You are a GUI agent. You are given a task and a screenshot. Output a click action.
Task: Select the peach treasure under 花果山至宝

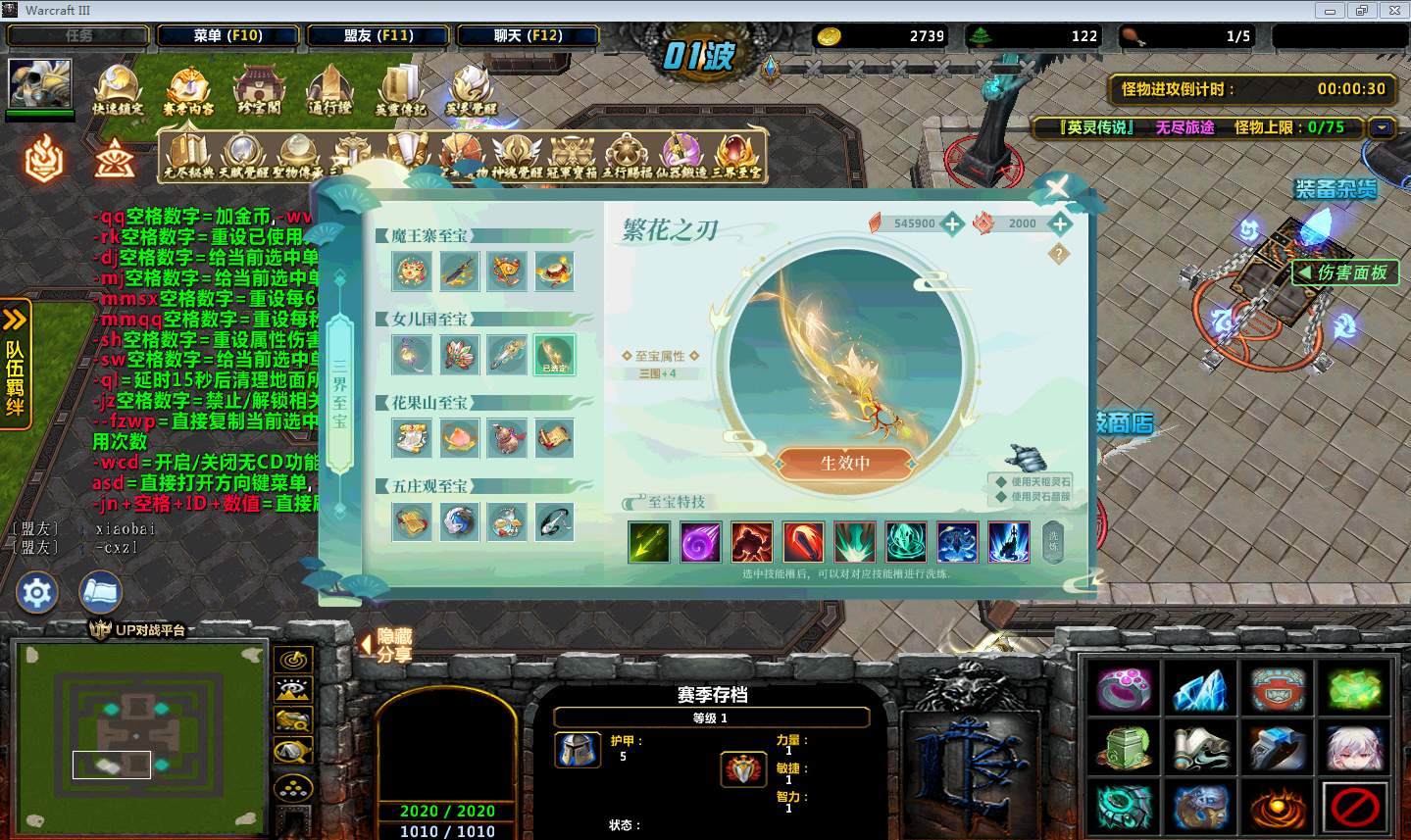tap(459, 438)
